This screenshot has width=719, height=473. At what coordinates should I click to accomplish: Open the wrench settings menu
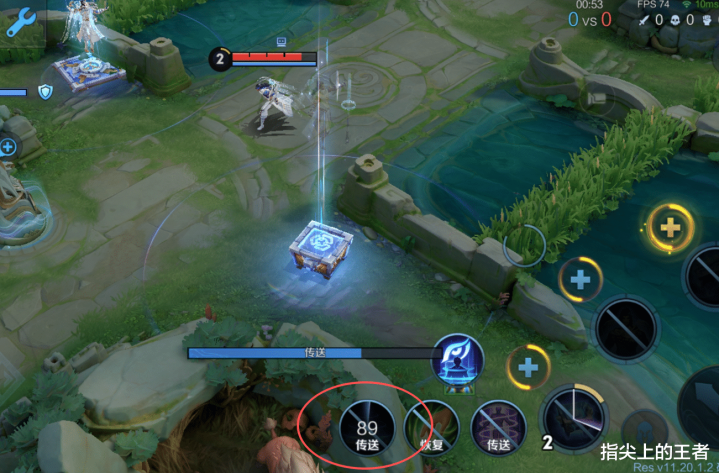(x=21, y=21)
